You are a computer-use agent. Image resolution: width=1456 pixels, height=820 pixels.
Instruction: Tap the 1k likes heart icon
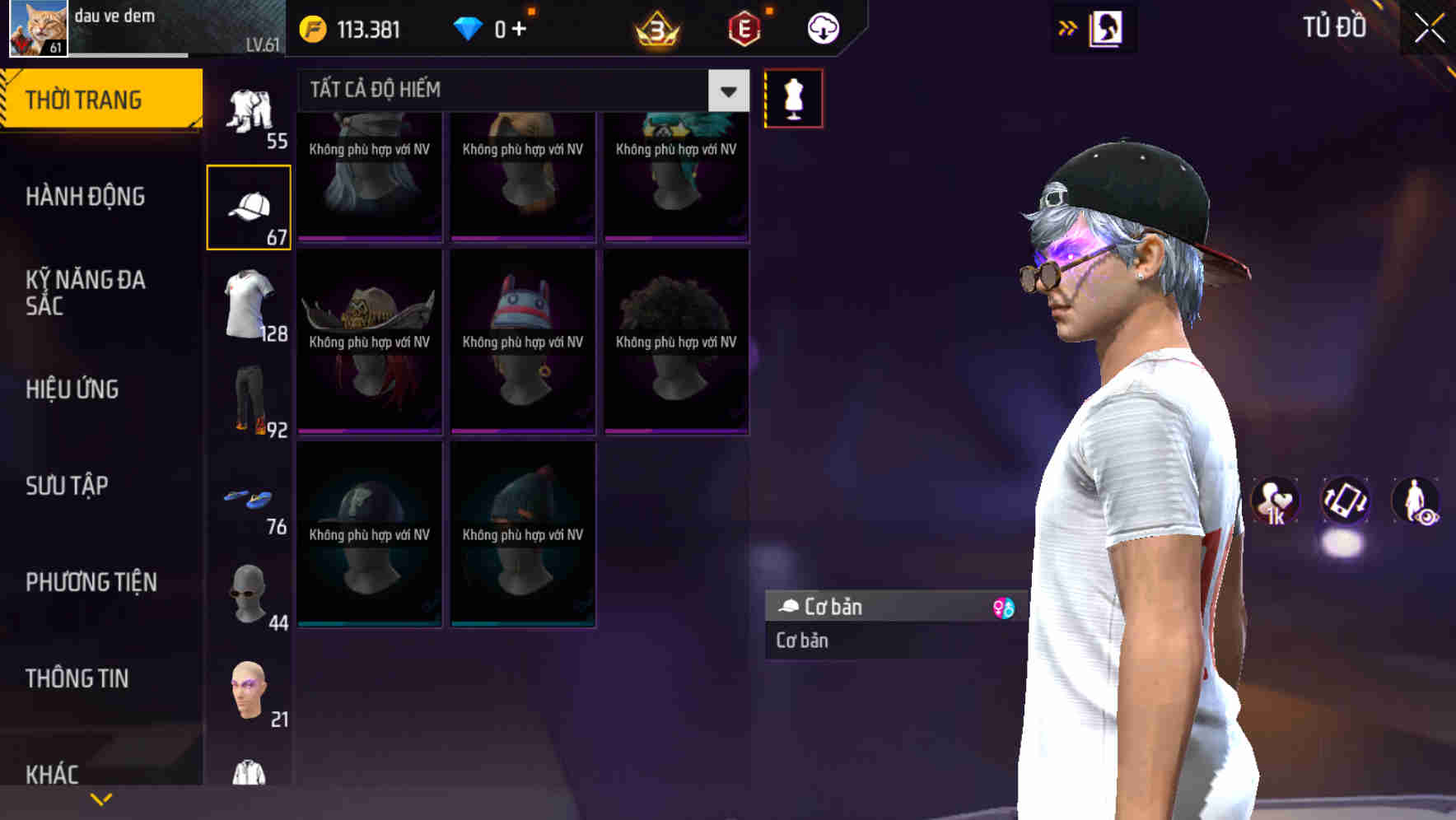tap(1275, 502)
